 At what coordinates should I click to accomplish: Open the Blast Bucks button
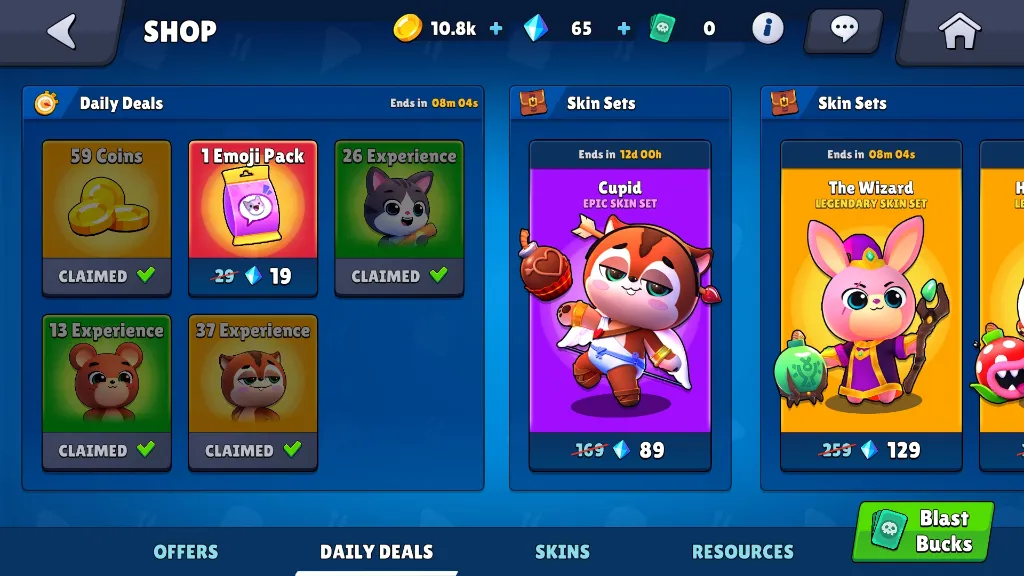click(923, 531)
